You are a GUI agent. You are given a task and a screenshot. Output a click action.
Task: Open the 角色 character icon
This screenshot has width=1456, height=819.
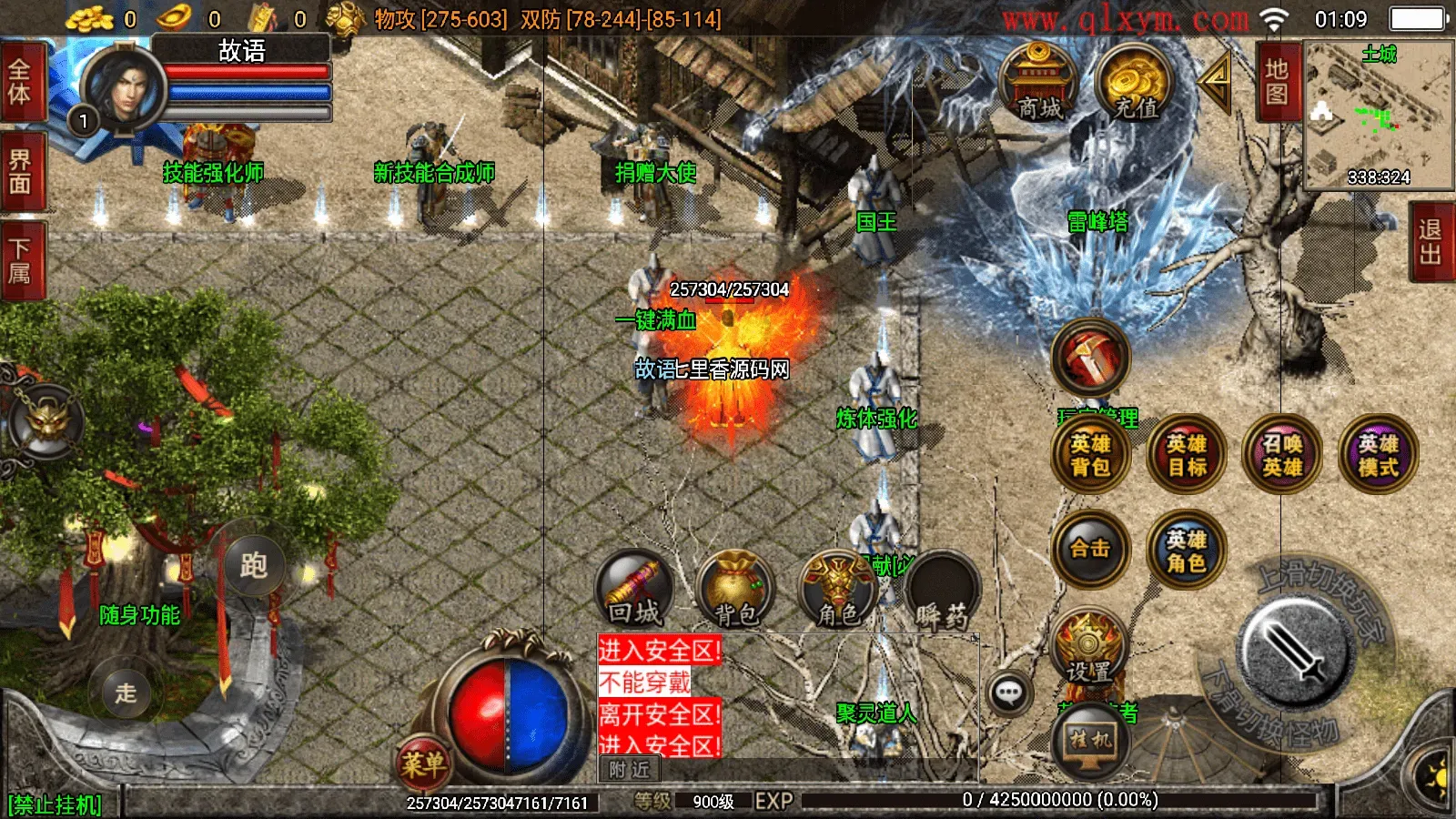pos(837,590)
